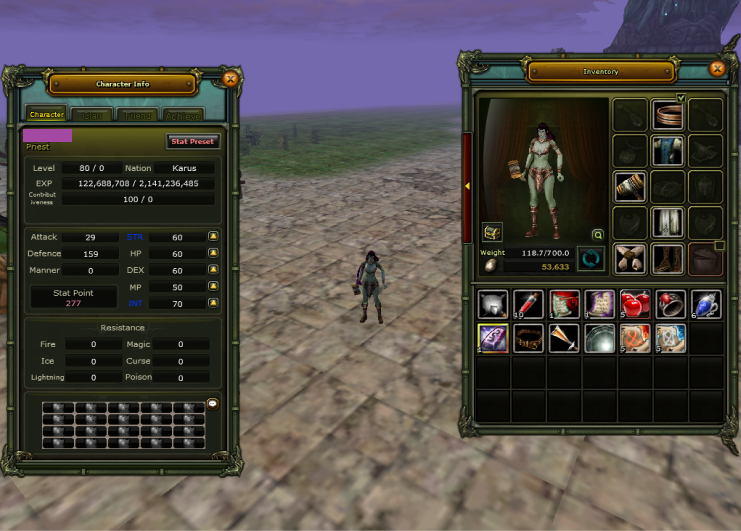
Task: Select the equipped hammer weapon slot
Action: (632, 187)
